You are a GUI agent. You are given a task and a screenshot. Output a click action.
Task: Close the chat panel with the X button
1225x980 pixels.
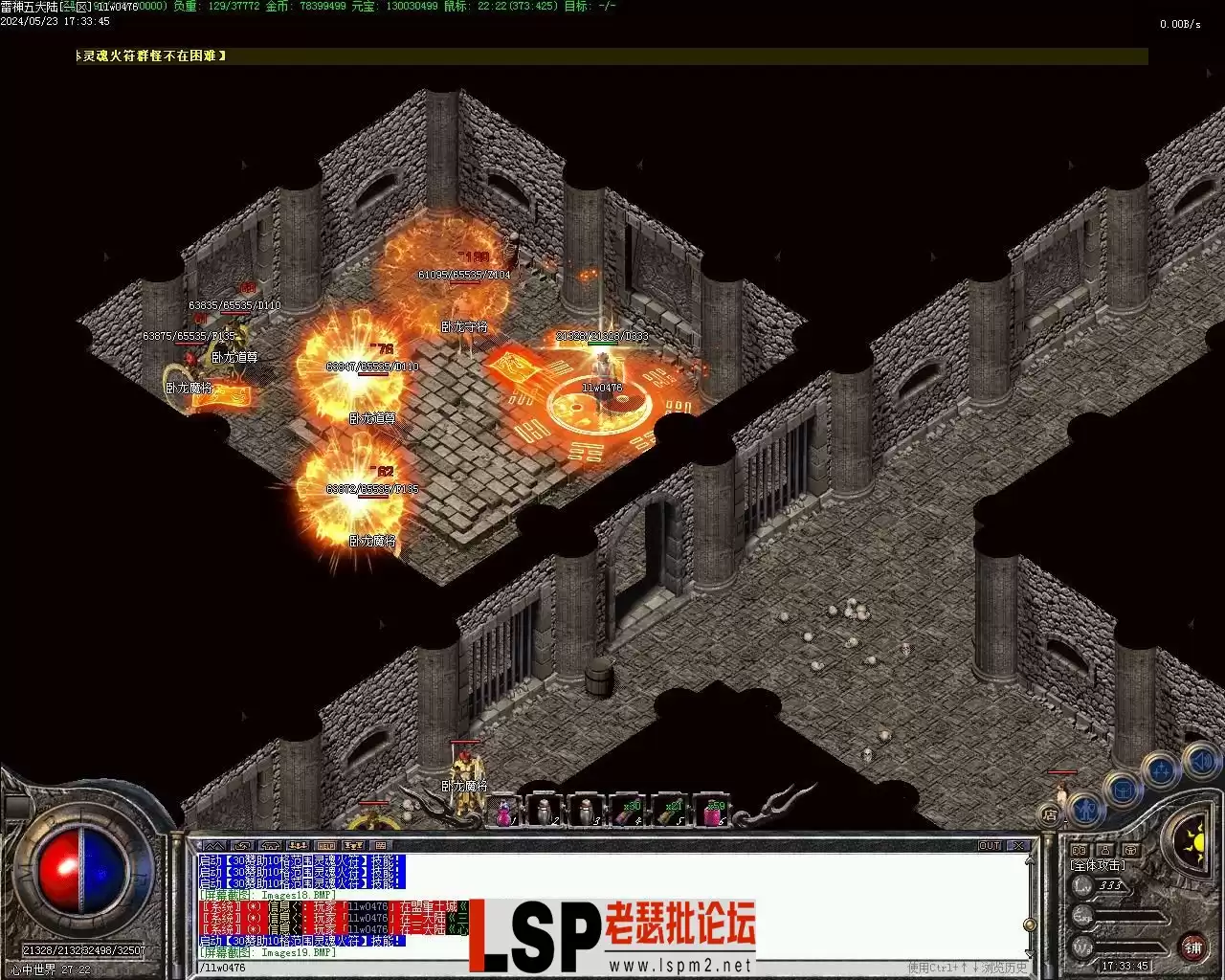(1018, 846)
